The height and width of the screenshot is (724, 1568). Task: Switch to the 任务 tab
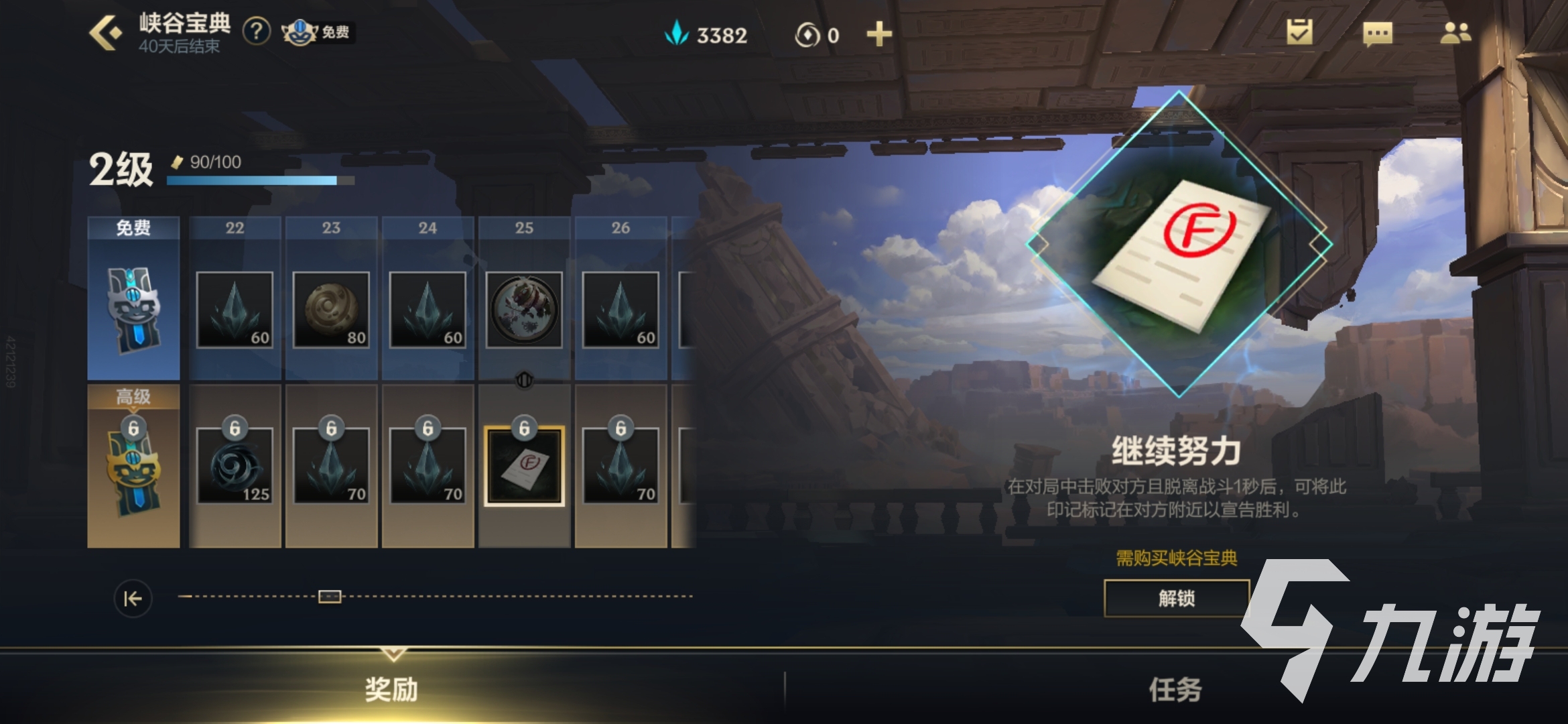[1175, 689]
